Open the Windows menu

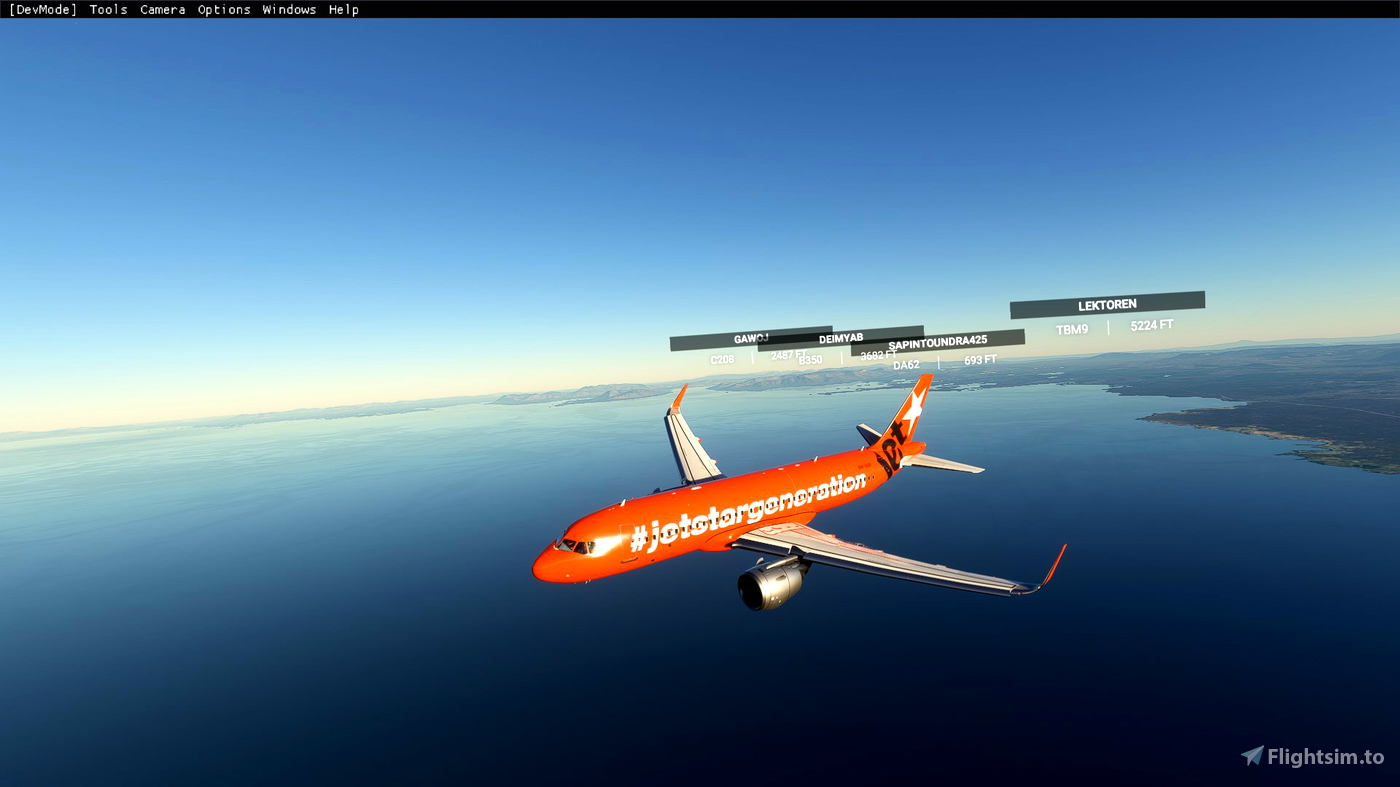[x=290, y=9]
